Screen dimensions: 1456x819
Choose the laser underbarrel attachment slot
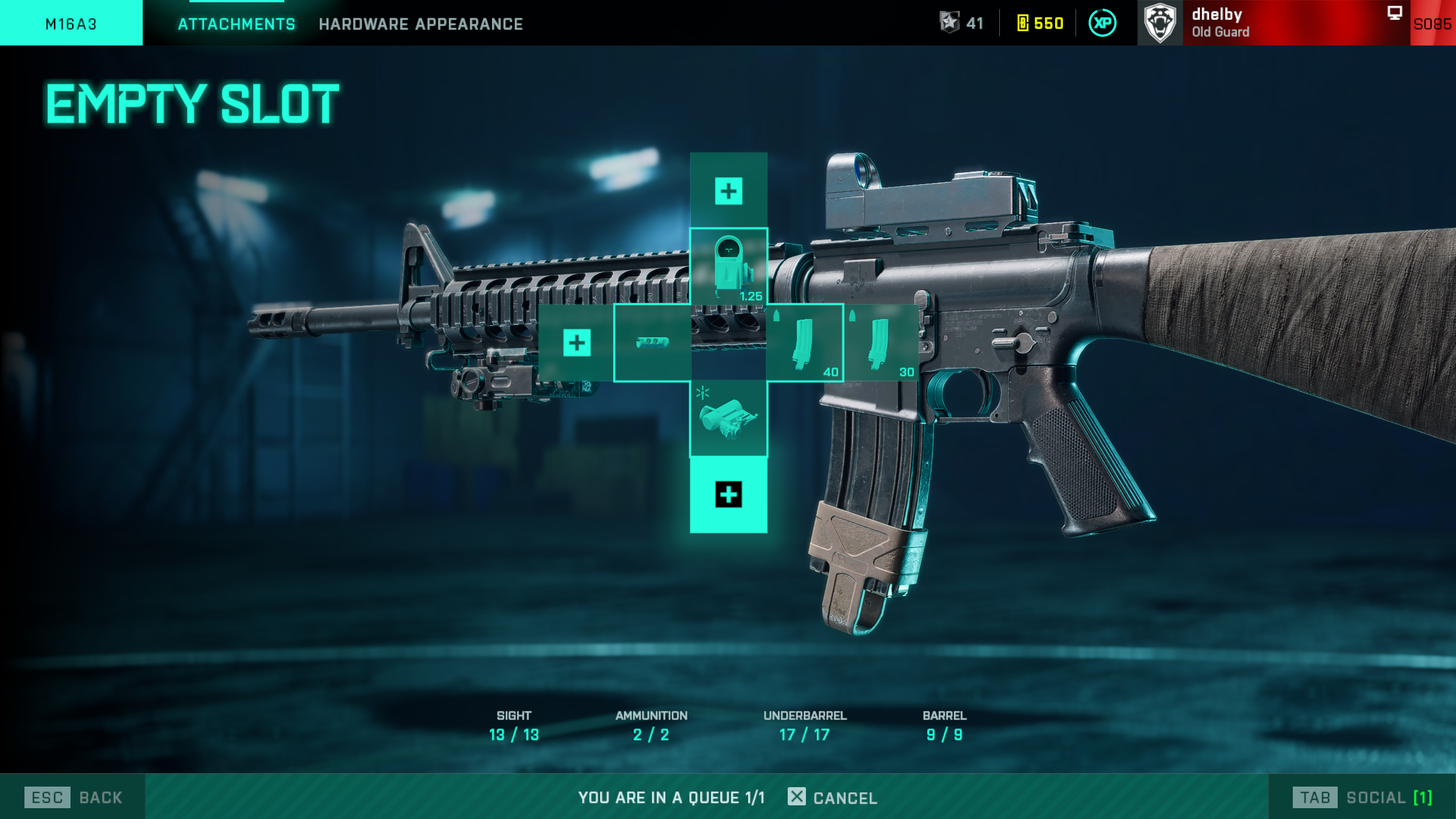coord(729,419)
